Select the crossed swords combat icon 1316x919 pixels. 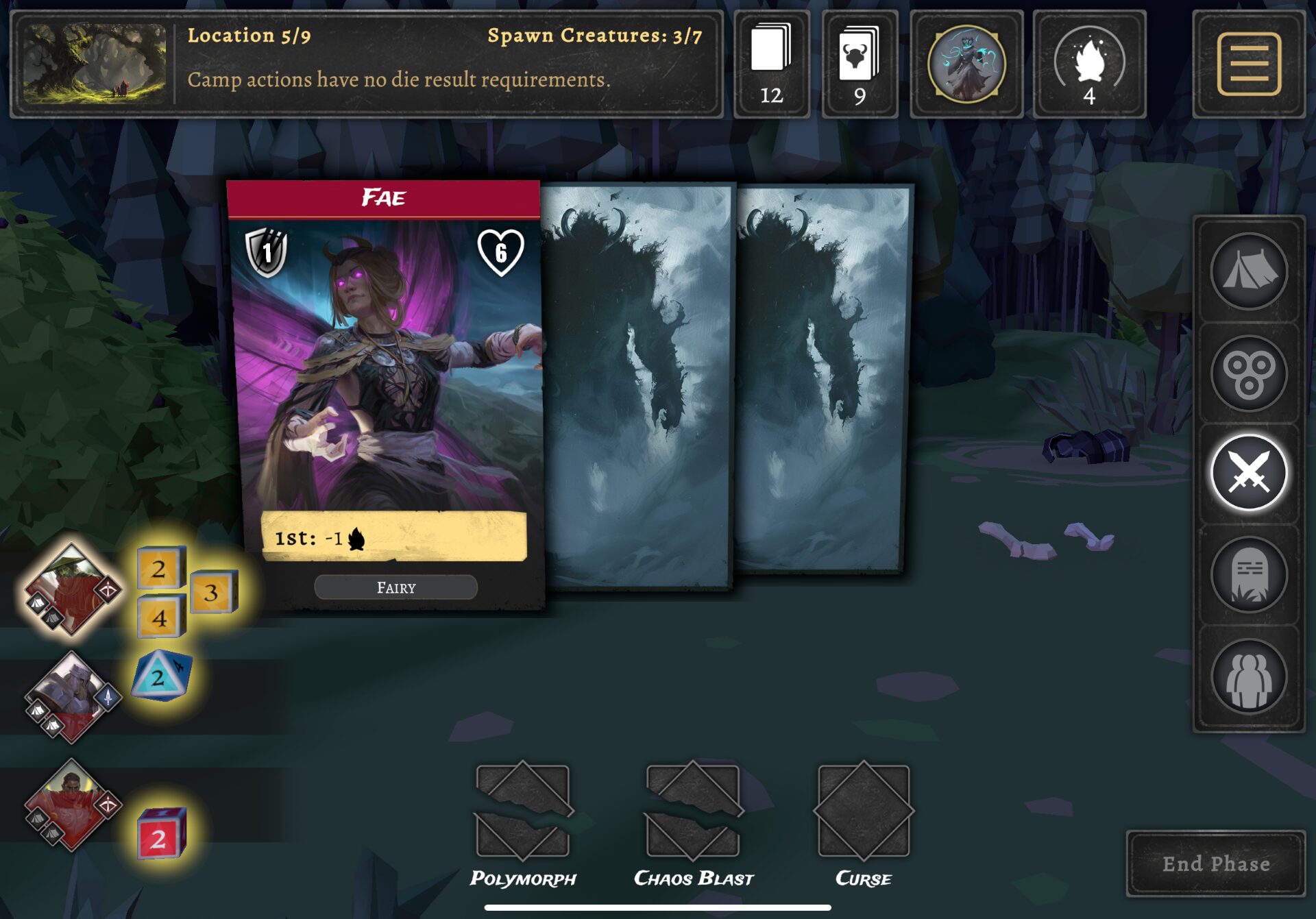pyautogui.click(x=1248, y=473)
